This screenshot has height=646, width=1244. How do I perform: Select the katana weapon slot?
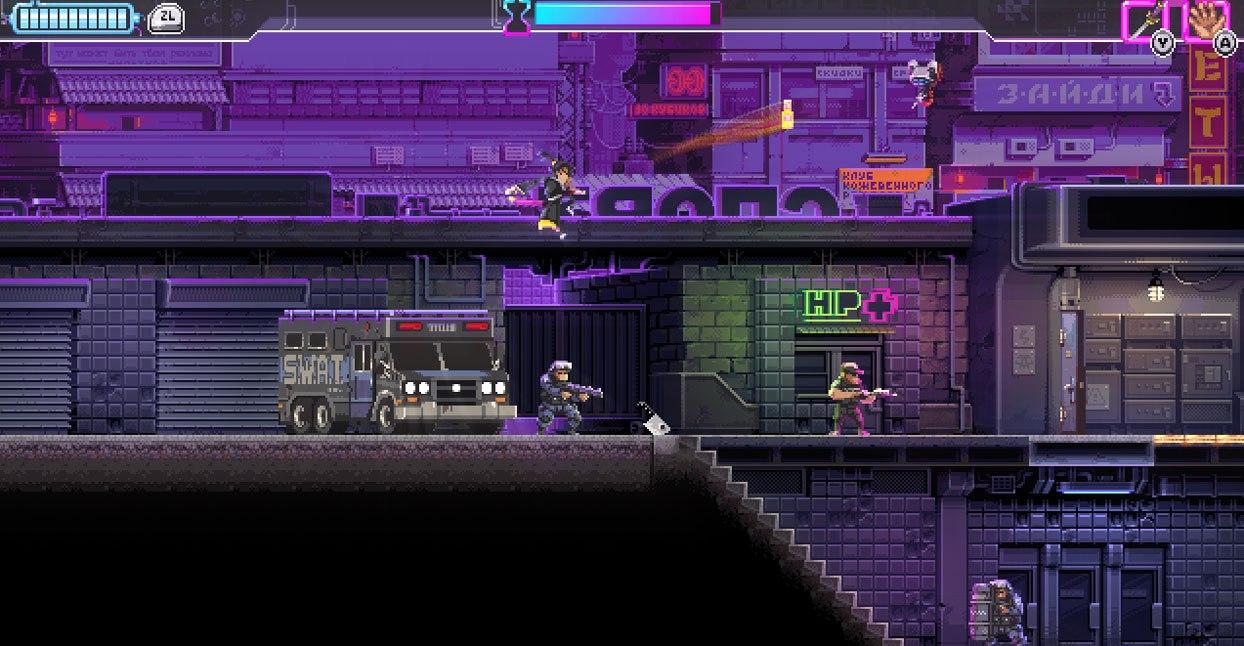(1145, 19)
